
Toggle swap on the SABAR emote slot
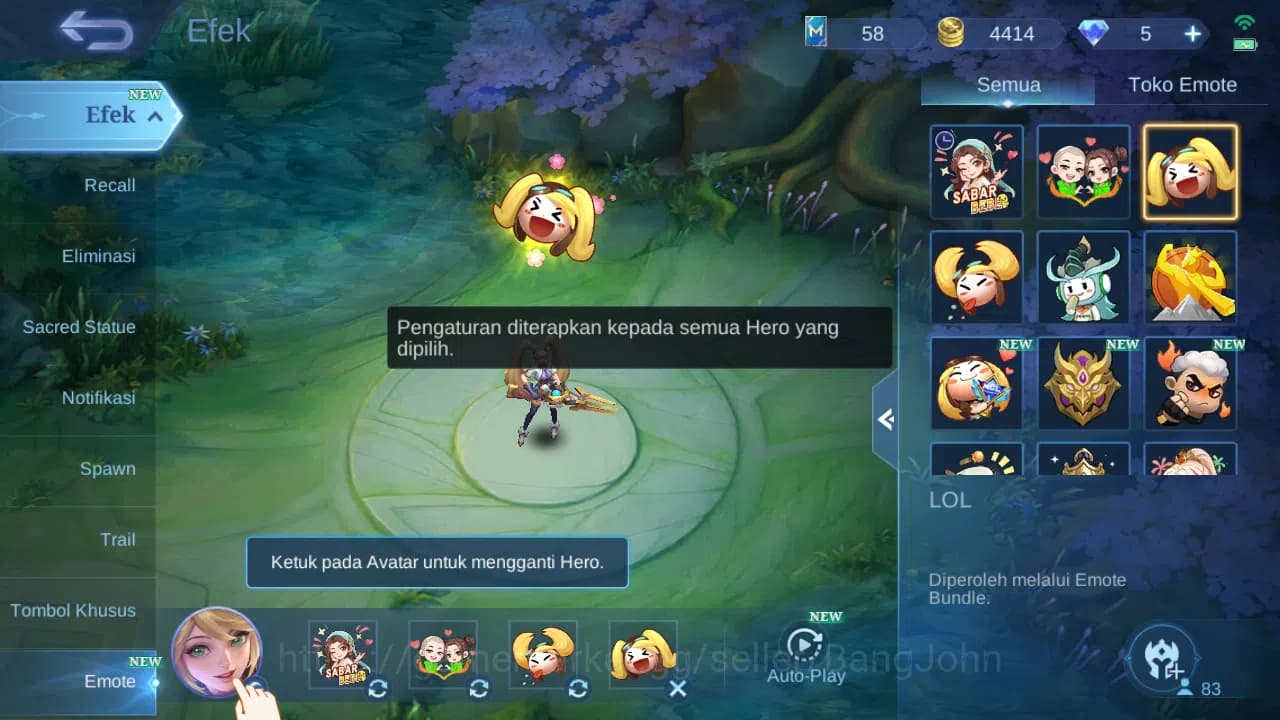[x=378, y=689]
